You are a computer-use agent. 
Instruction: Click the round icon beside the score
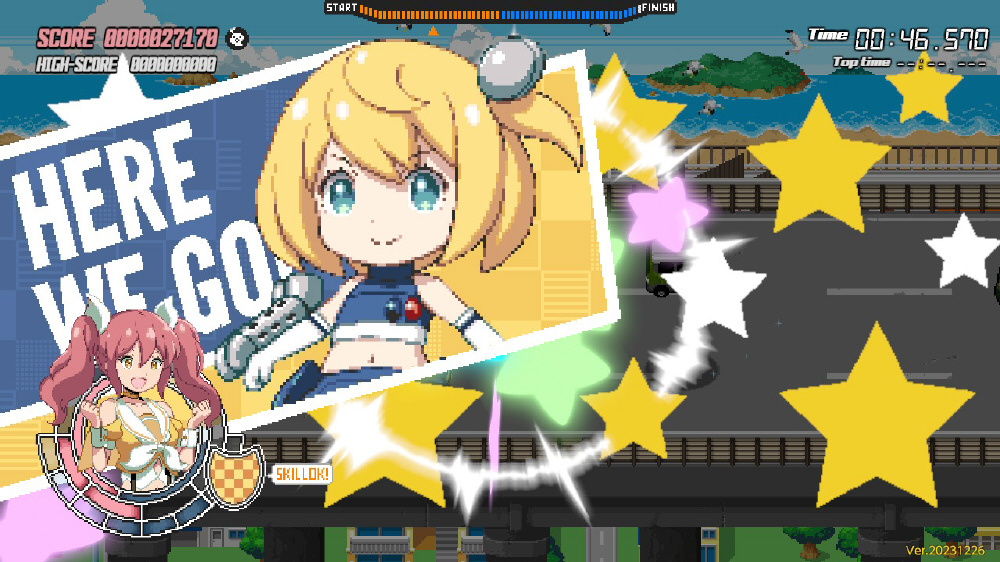click(238, 39)
